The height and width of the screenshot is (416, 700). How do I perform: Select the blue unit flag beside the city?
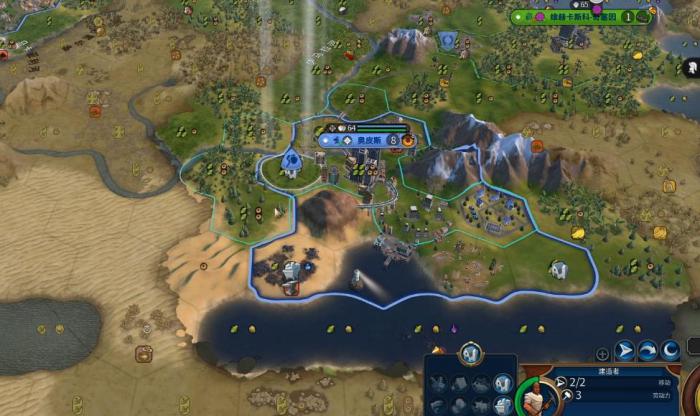coord(290,159)
